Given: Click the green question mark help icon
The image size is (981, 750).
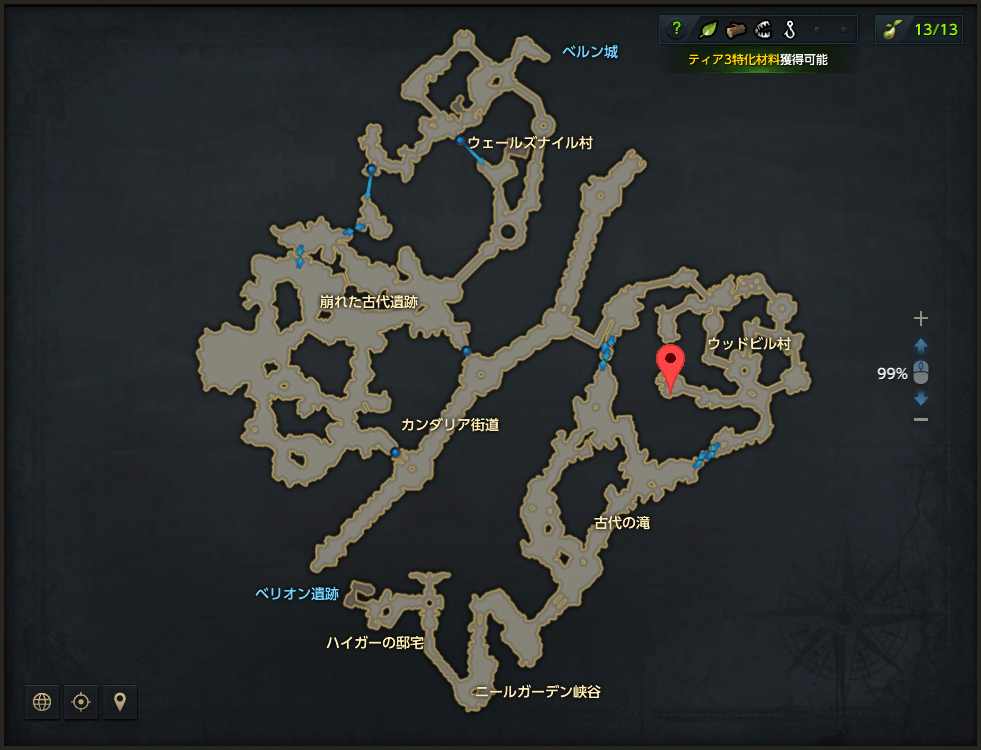Looking at the screenshot, I should pyautogui.click(x=677, y=29).
